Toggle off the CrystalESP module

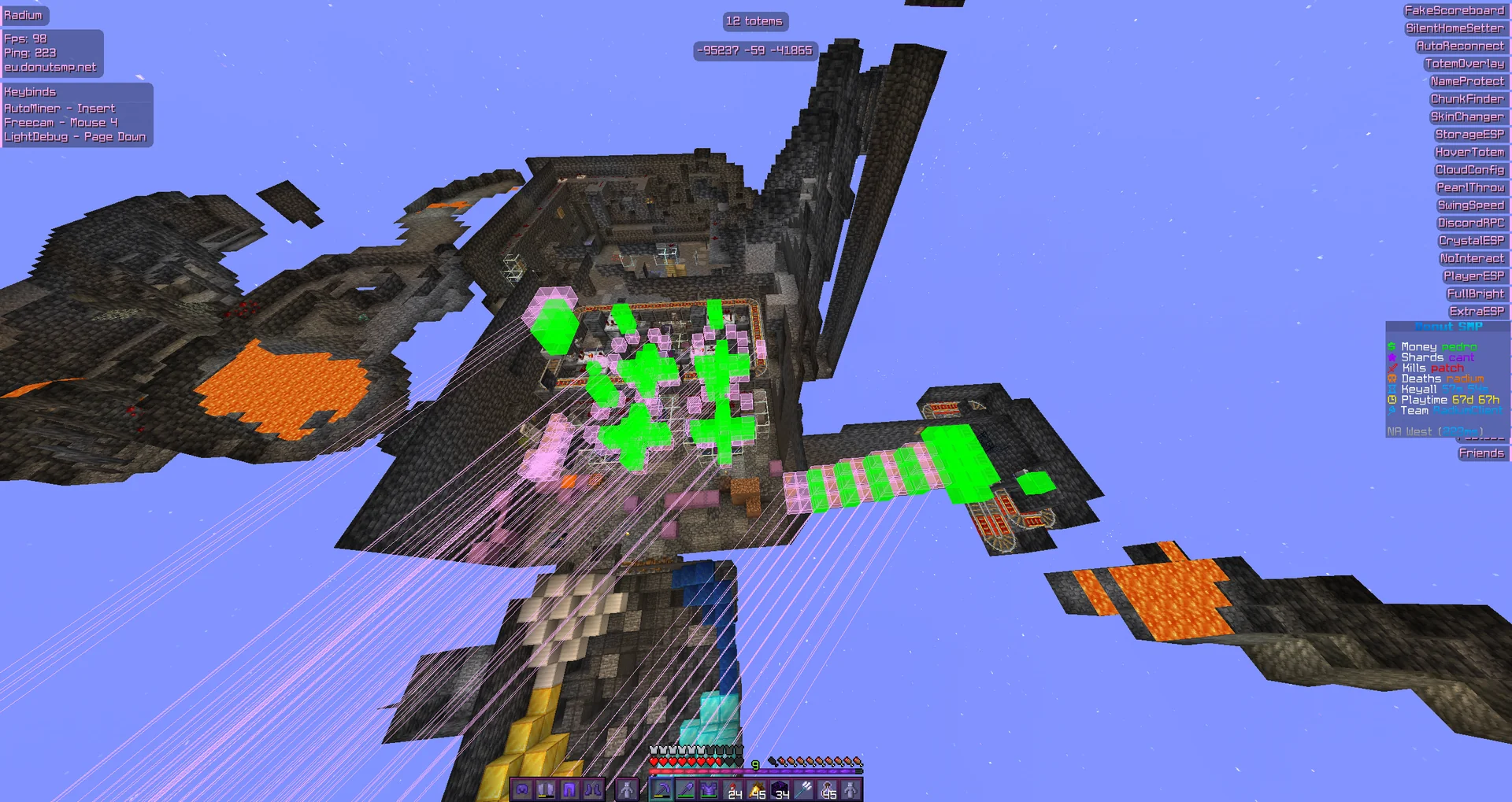1471,240
